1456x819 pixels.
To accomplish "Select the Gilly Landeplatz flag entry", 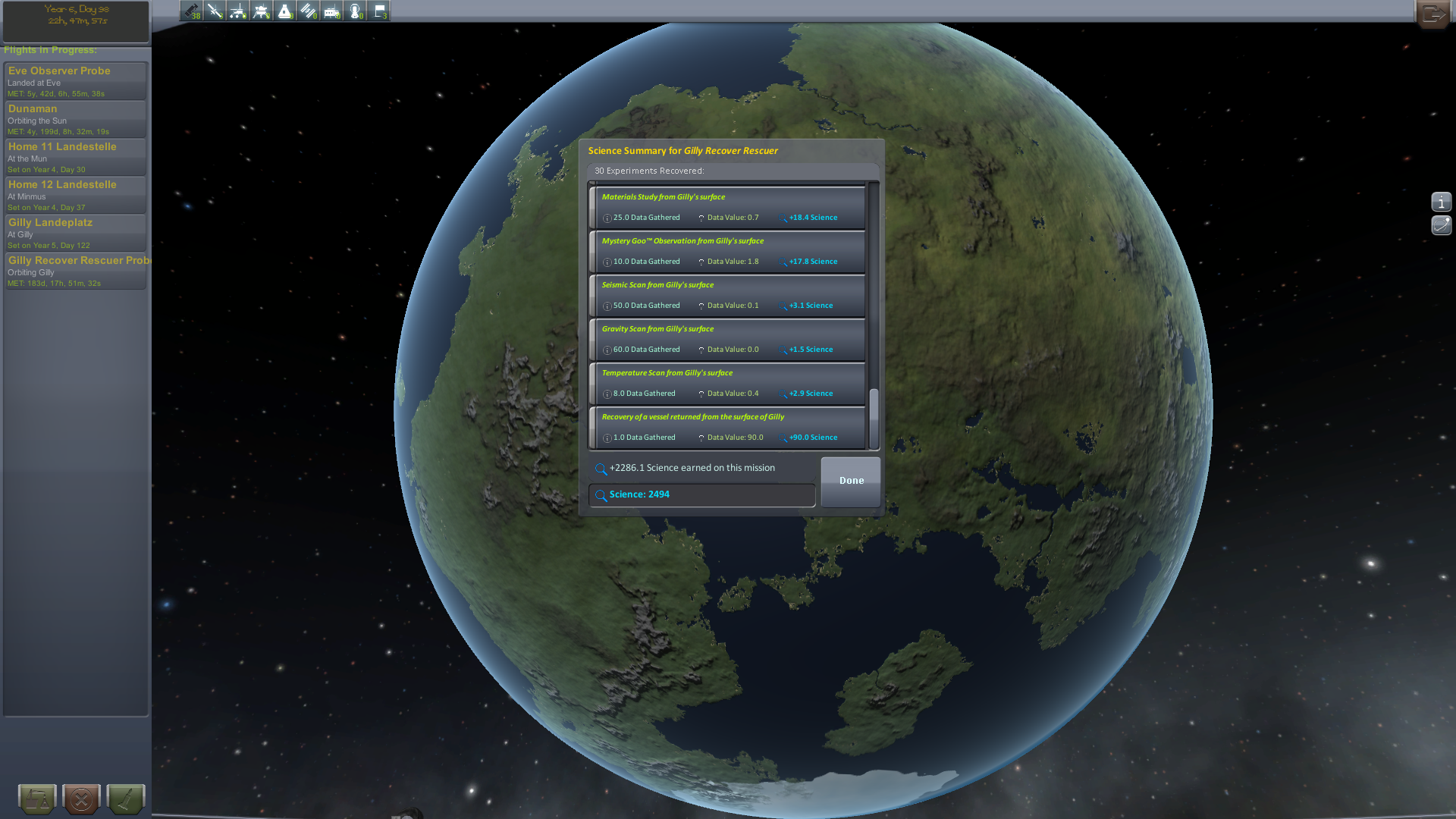I will [75, 233].
